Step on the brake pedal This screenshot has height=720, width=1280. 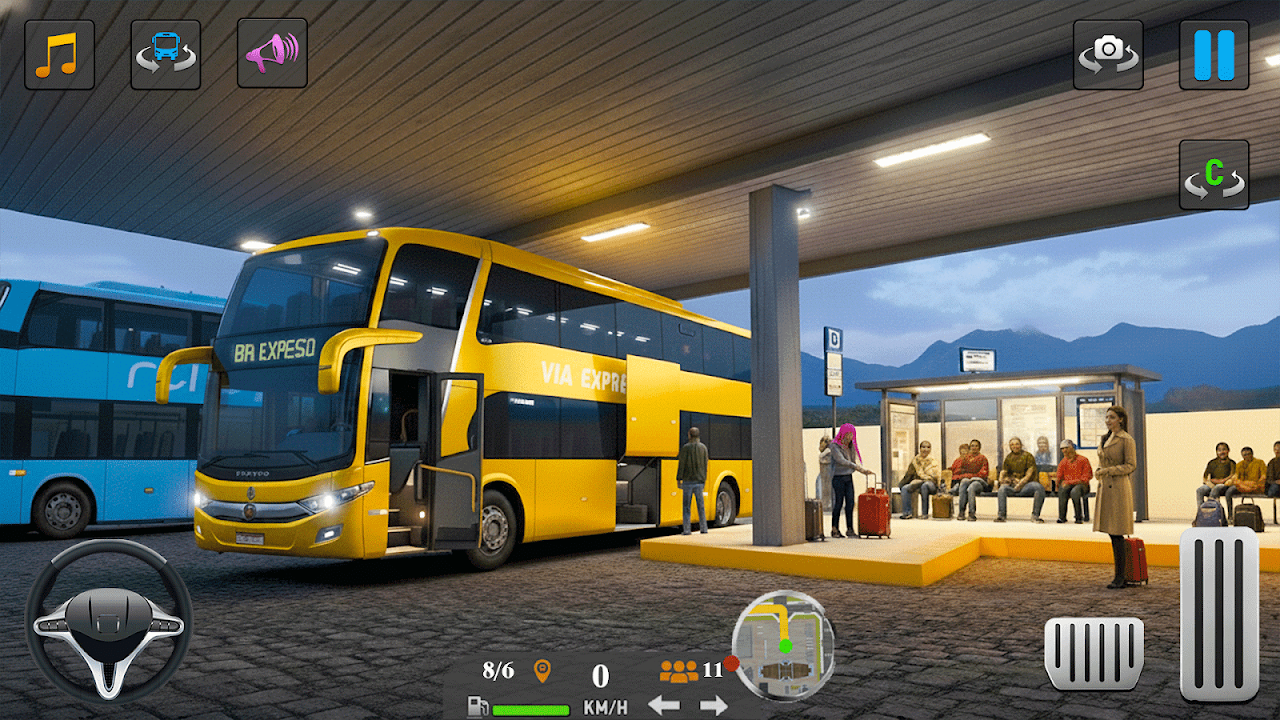(x=1094, y=652)
